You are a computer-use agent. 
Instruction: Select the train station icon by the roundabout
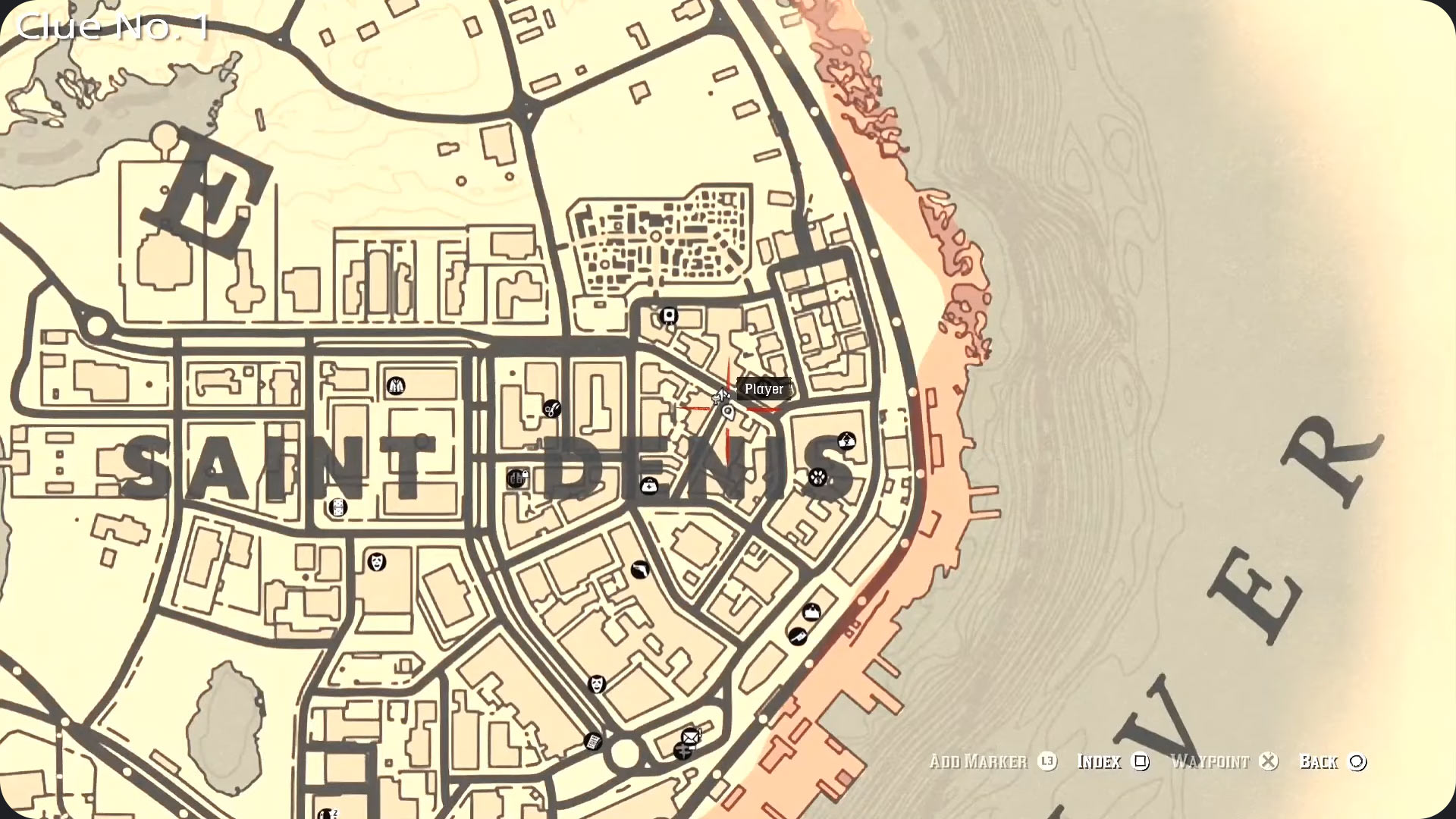click(682, 752)
